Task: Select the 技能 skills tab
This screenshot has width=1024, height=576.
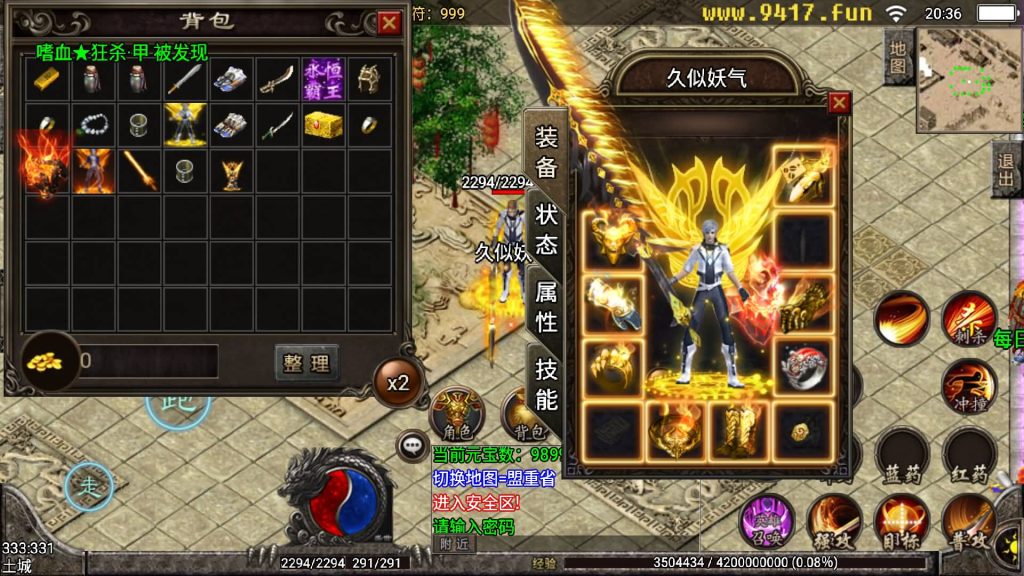Action: [x=546, y=384]
